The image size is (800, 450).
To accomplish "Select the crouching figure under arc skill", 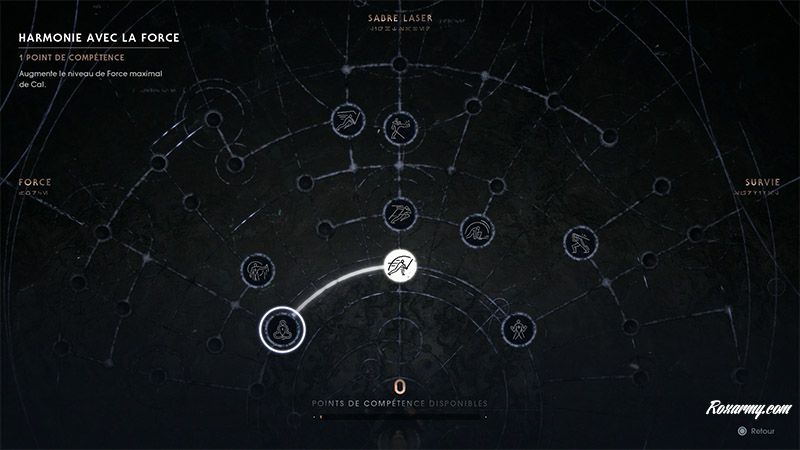I will pyautogui.click(x=476, y=232).
